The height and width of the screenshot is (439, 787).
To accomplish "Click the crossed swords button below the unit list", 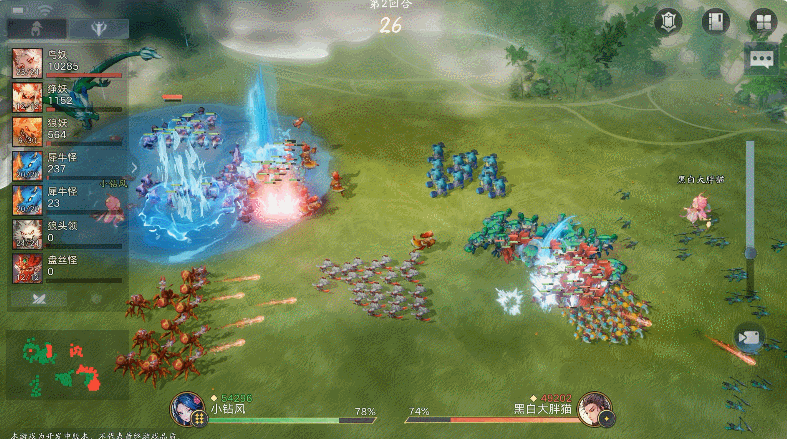I will (x=38, y=297).
